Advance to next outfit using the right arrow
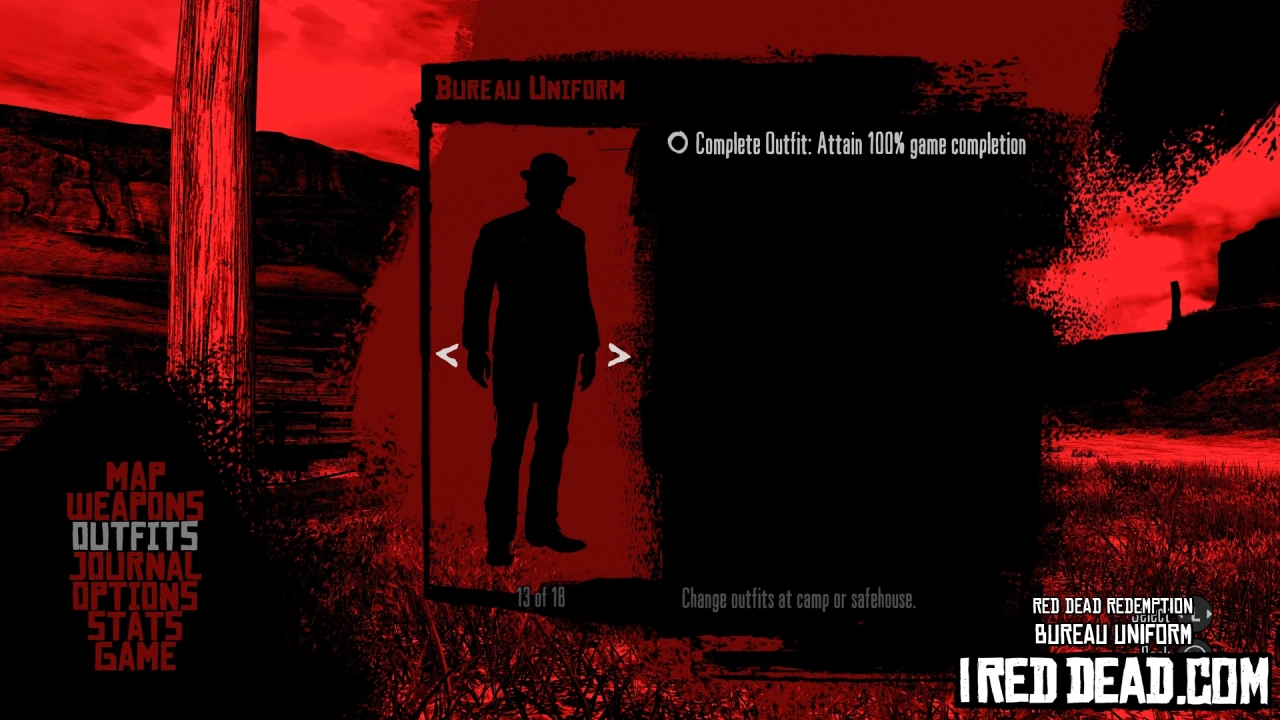Screen dimensions: 1280x720 coord(619,355)
